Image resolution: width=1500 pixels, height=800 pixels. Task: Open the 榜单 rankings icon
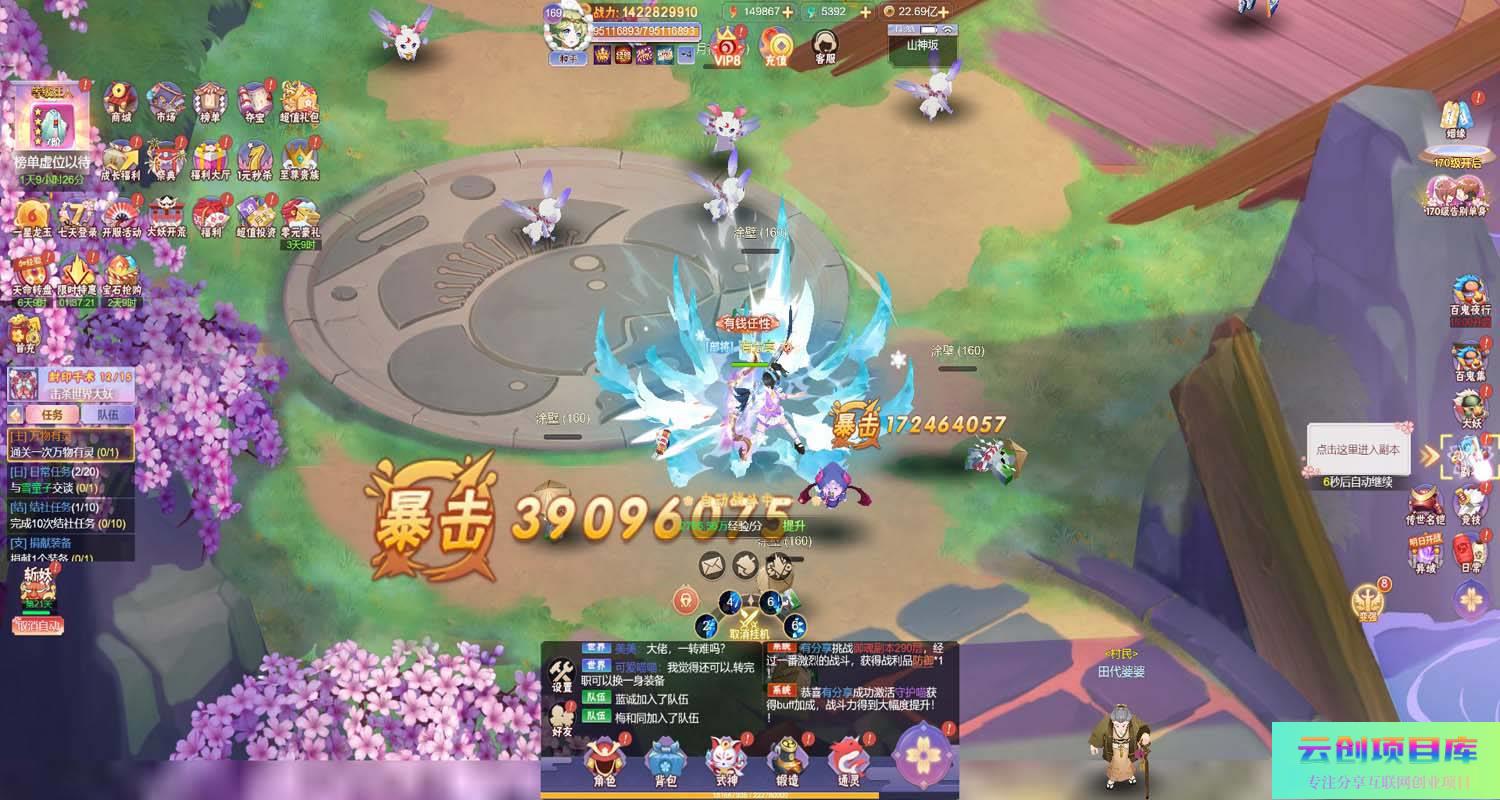tap(210, 101)
